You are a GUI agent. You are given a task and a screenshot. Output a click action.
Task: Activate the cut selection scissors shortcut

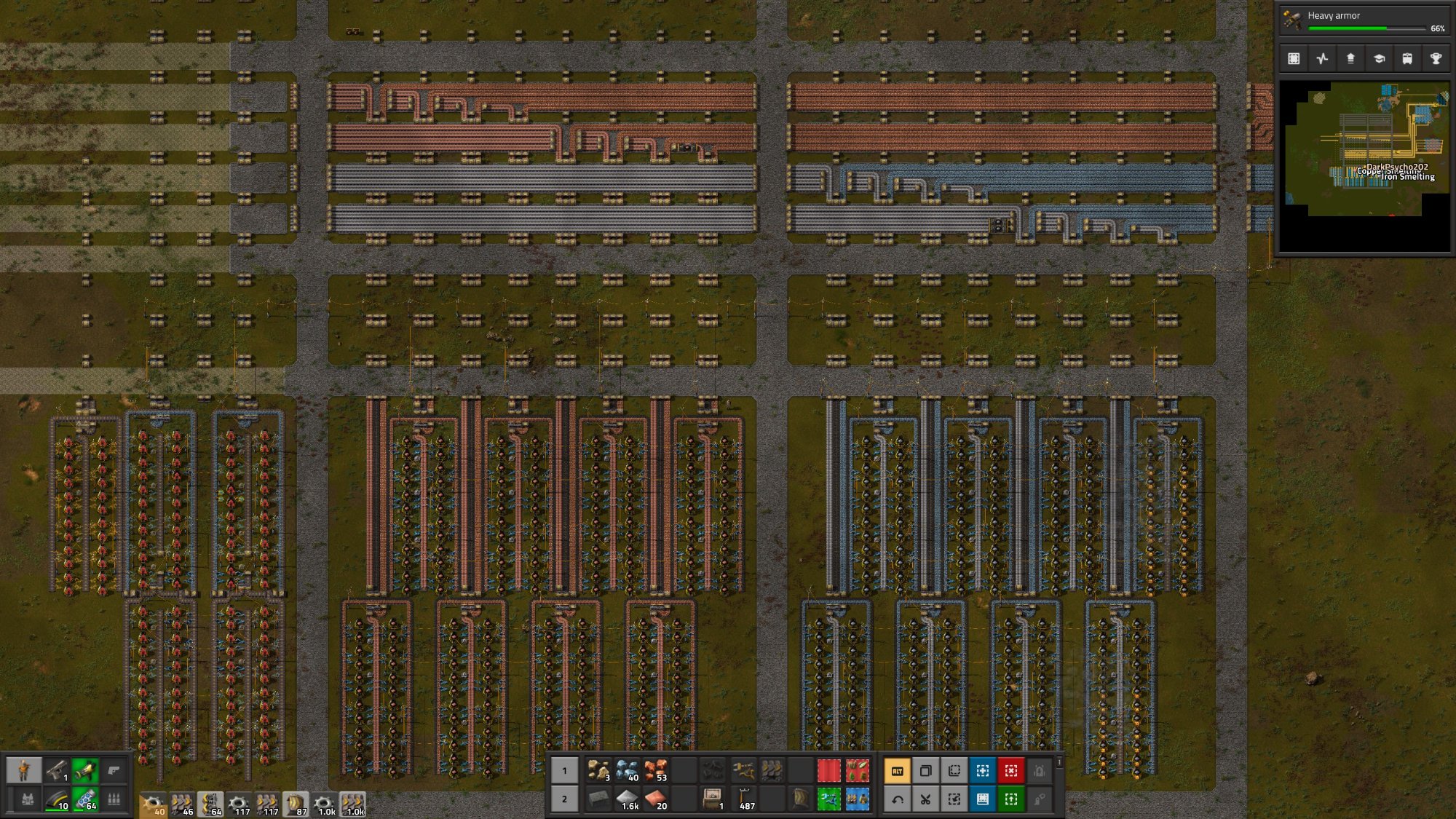(925, 799)
